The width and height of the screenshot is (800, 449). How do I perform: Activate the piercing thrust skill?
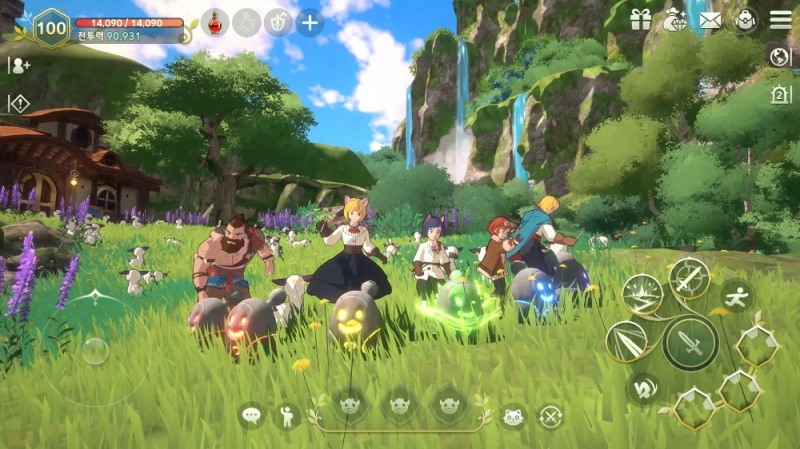[x=628, y=342]
